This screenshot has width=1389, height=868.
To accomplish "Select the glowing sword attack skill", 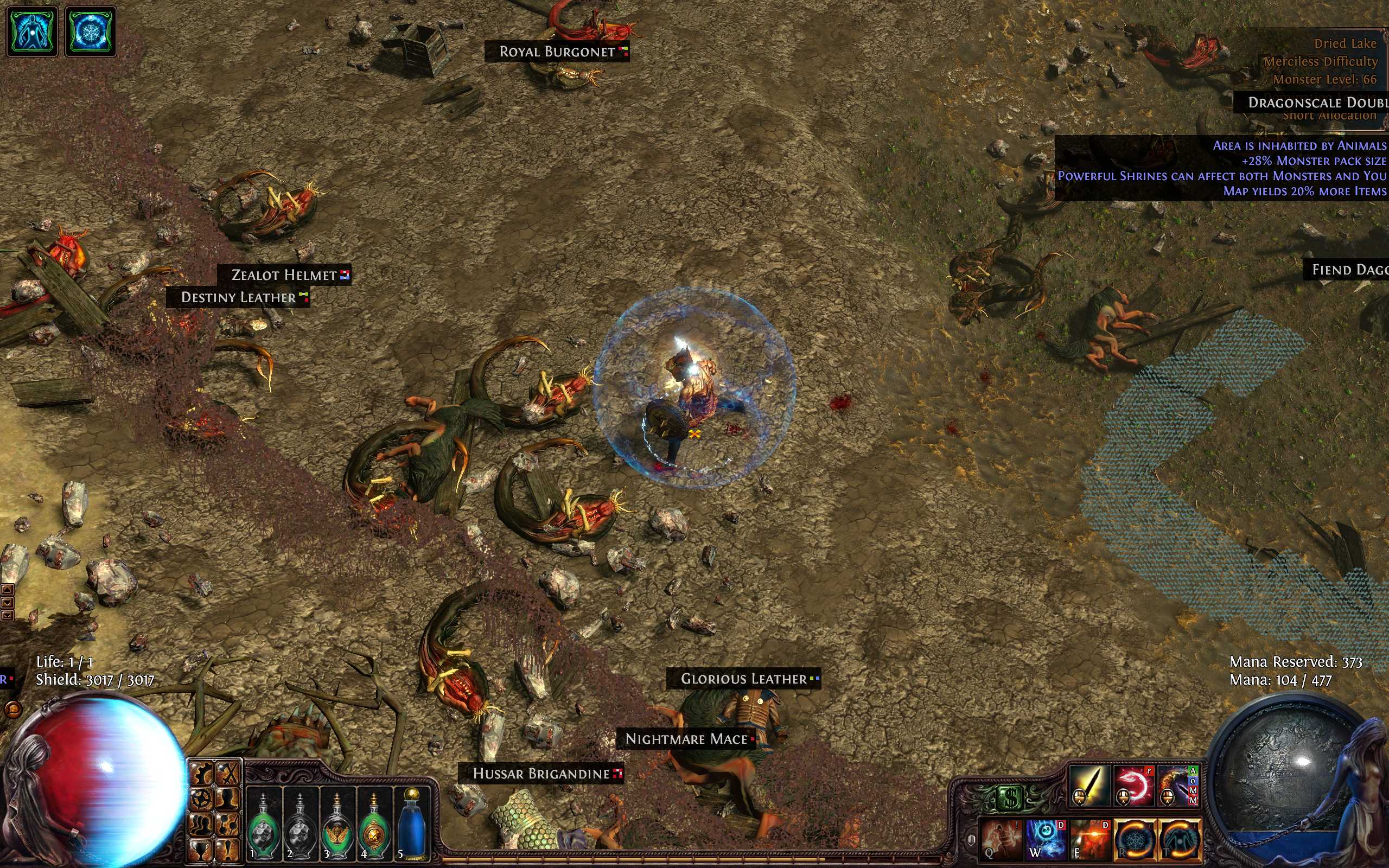I will (1089, 786).
